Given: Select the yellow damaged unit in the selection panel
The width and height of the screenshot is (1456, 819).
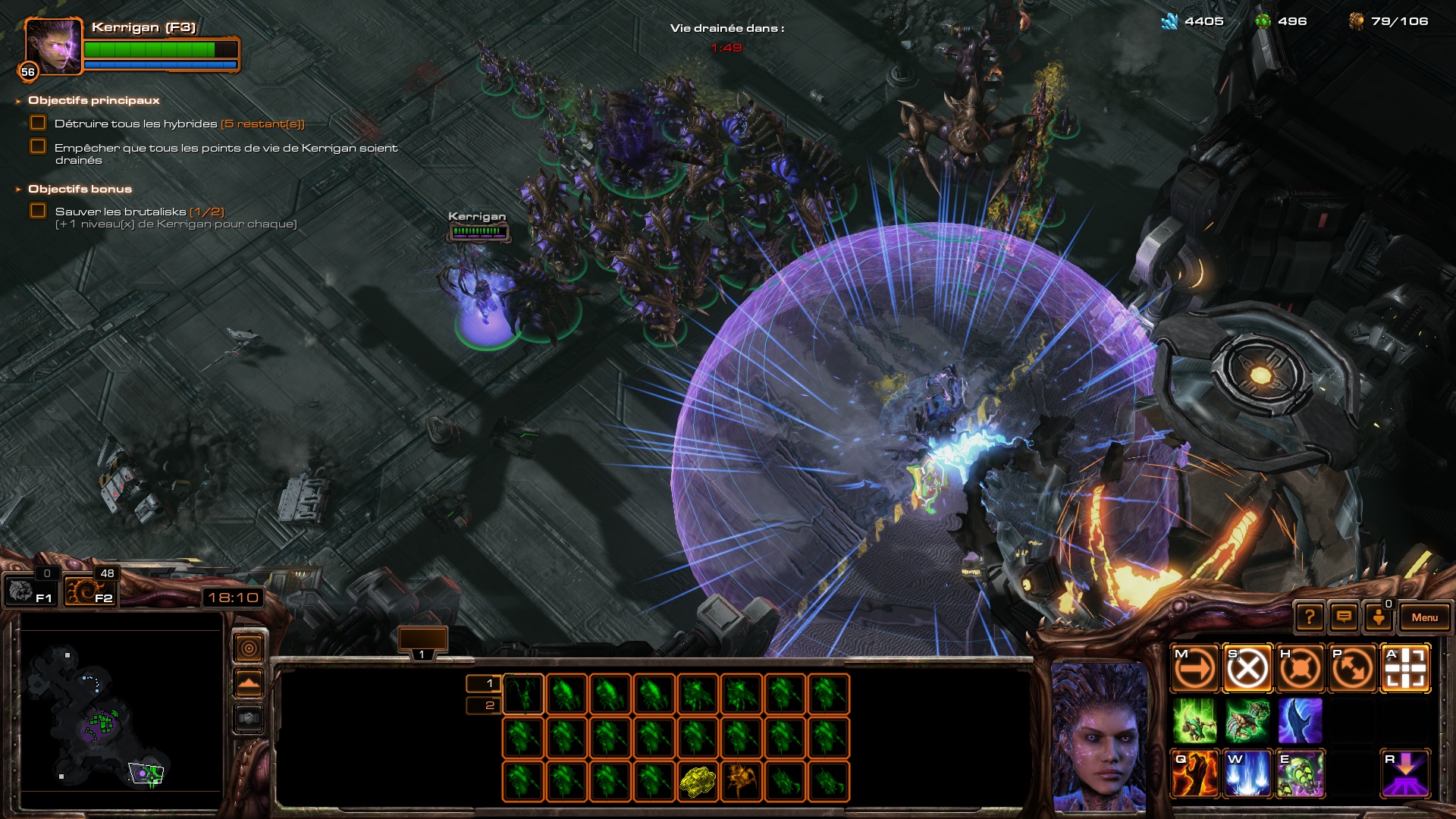Looking at the screenshot, I should tap(698, 781).
